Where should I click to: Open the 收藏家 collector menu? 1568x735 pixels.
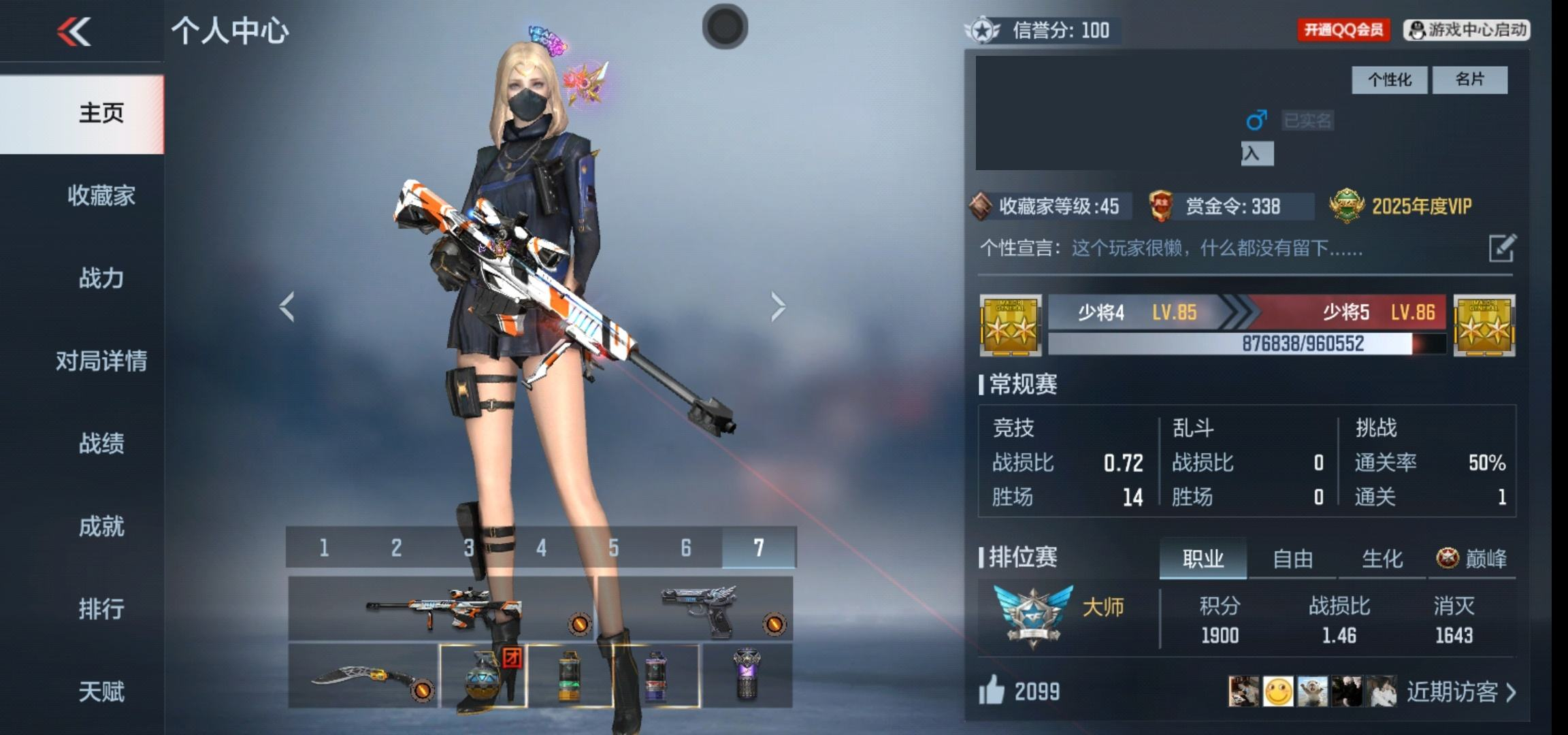[x=101, y=196]
